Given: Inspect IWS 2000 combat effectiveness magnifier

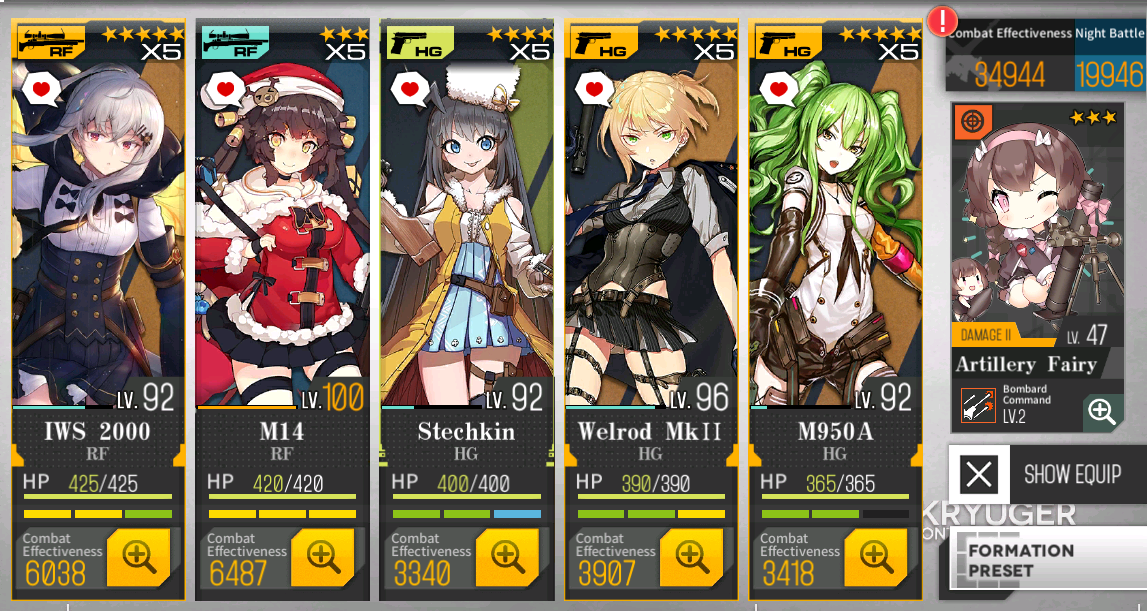Looking at the screenshot, I should click(x=138, y=557).
